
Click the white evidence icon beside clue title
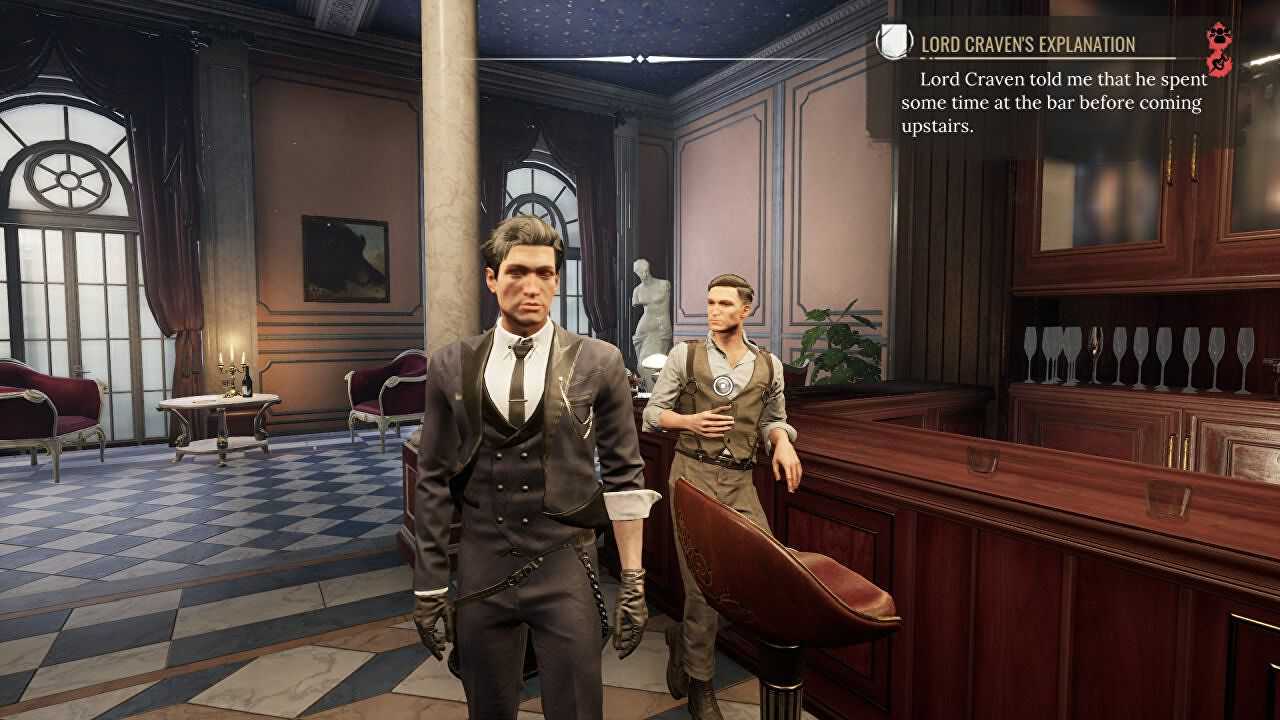pyautogui.click(x=893, y=43)
